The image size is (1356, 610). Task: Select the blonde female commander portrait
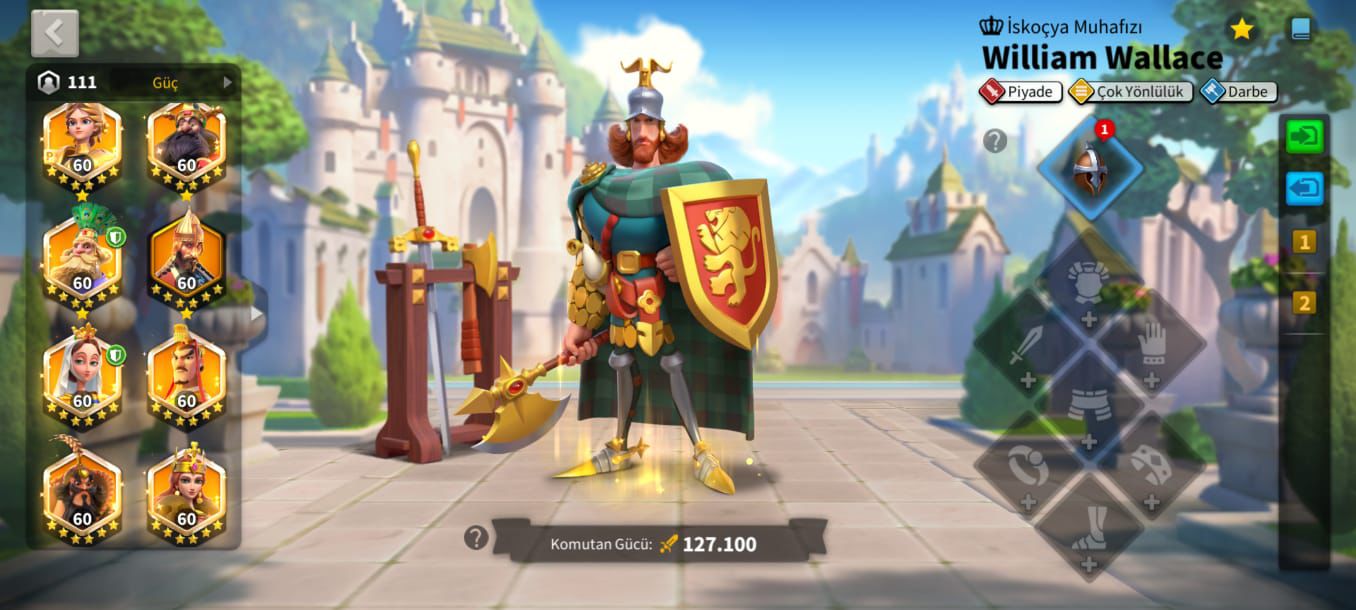point(82,145)
